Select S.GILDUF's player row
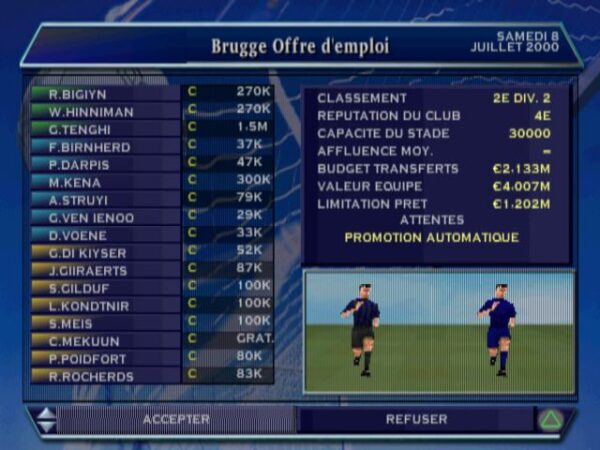Image resolution: width=600 pixels, height=450 pixels. click(150, 287)
